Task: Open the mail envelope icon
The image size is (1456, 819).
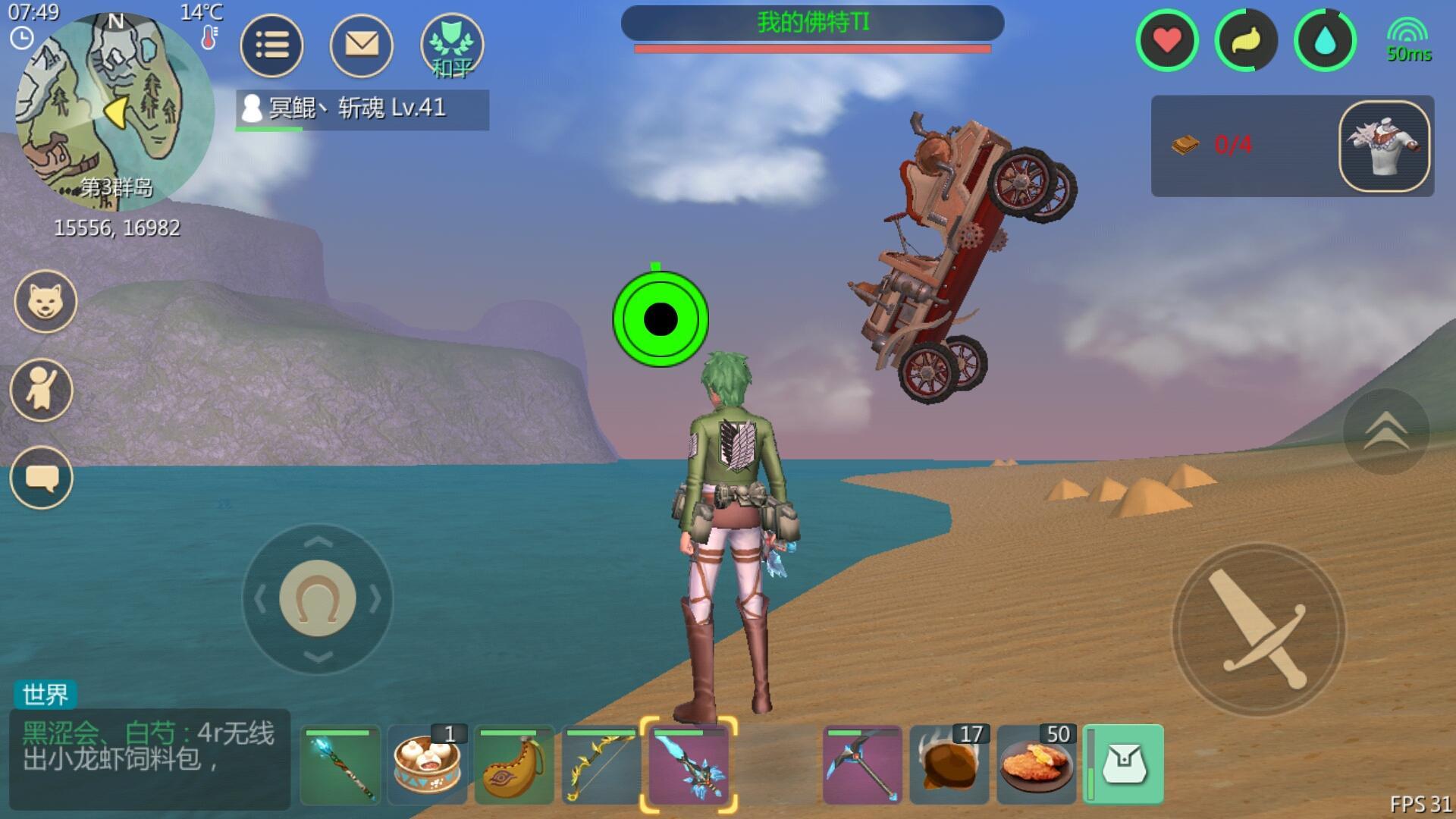Action: click(361, 45)
